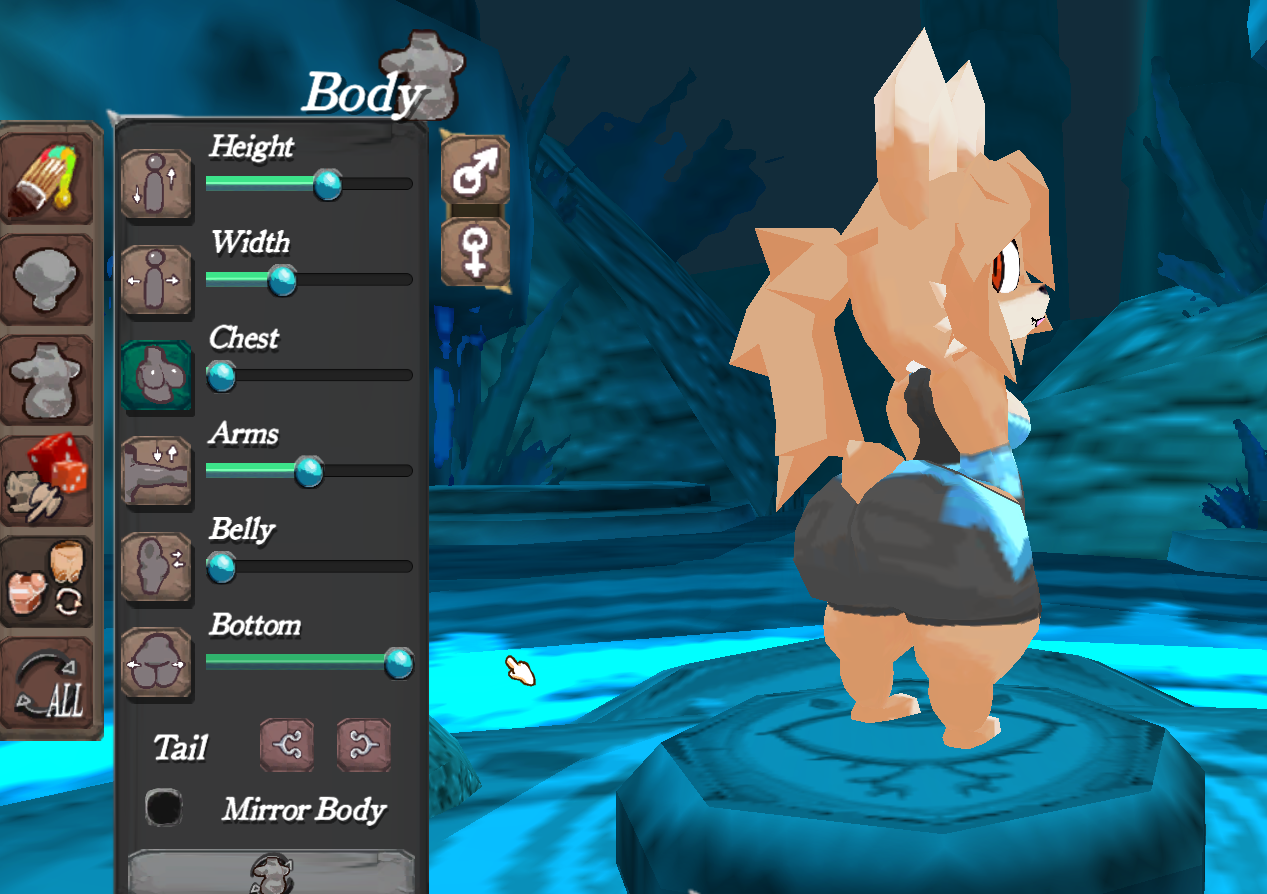Screen dimensions: 1267x894
Task: Click the Belly slider knob
Action: [x=221, y=567]
